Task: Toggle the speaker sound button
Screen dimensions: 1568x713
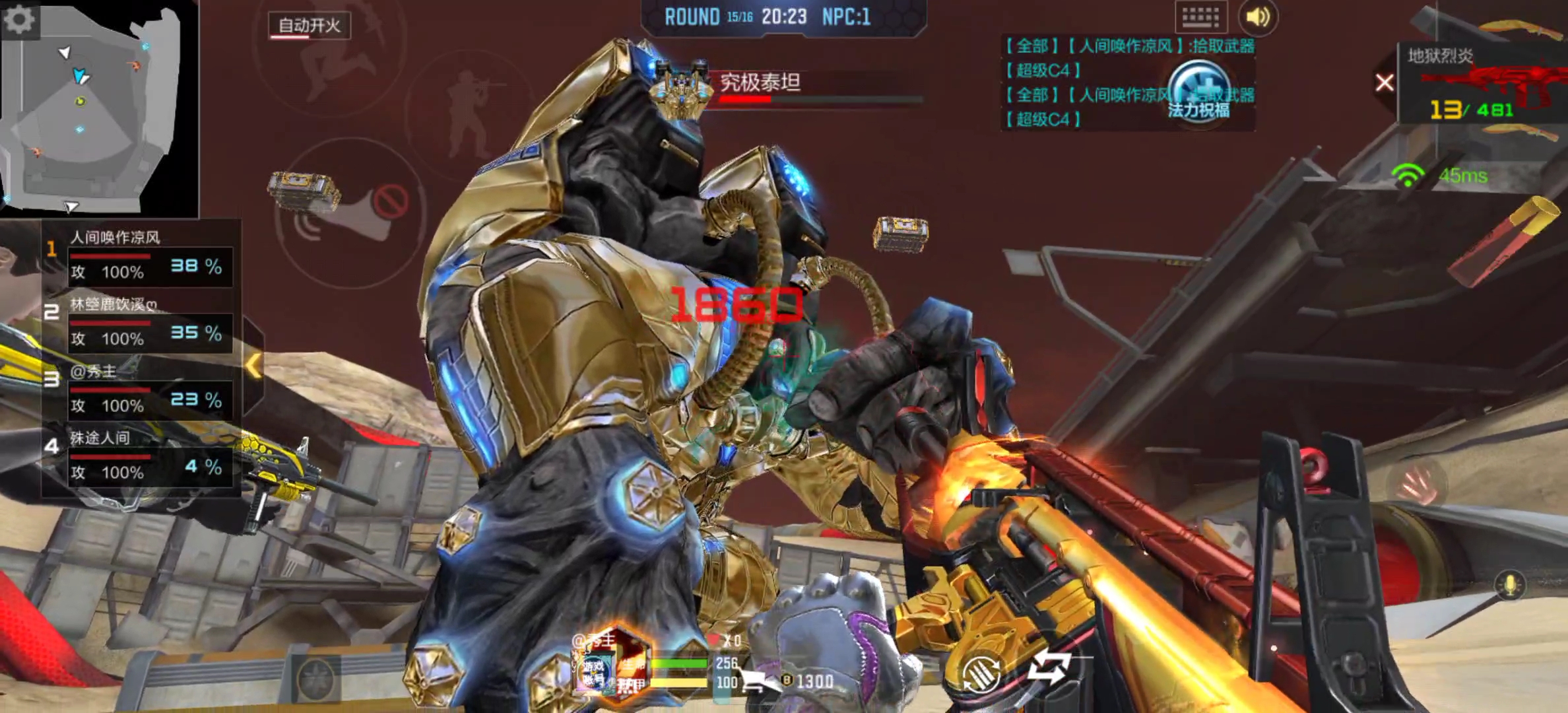Action: 1257,17
